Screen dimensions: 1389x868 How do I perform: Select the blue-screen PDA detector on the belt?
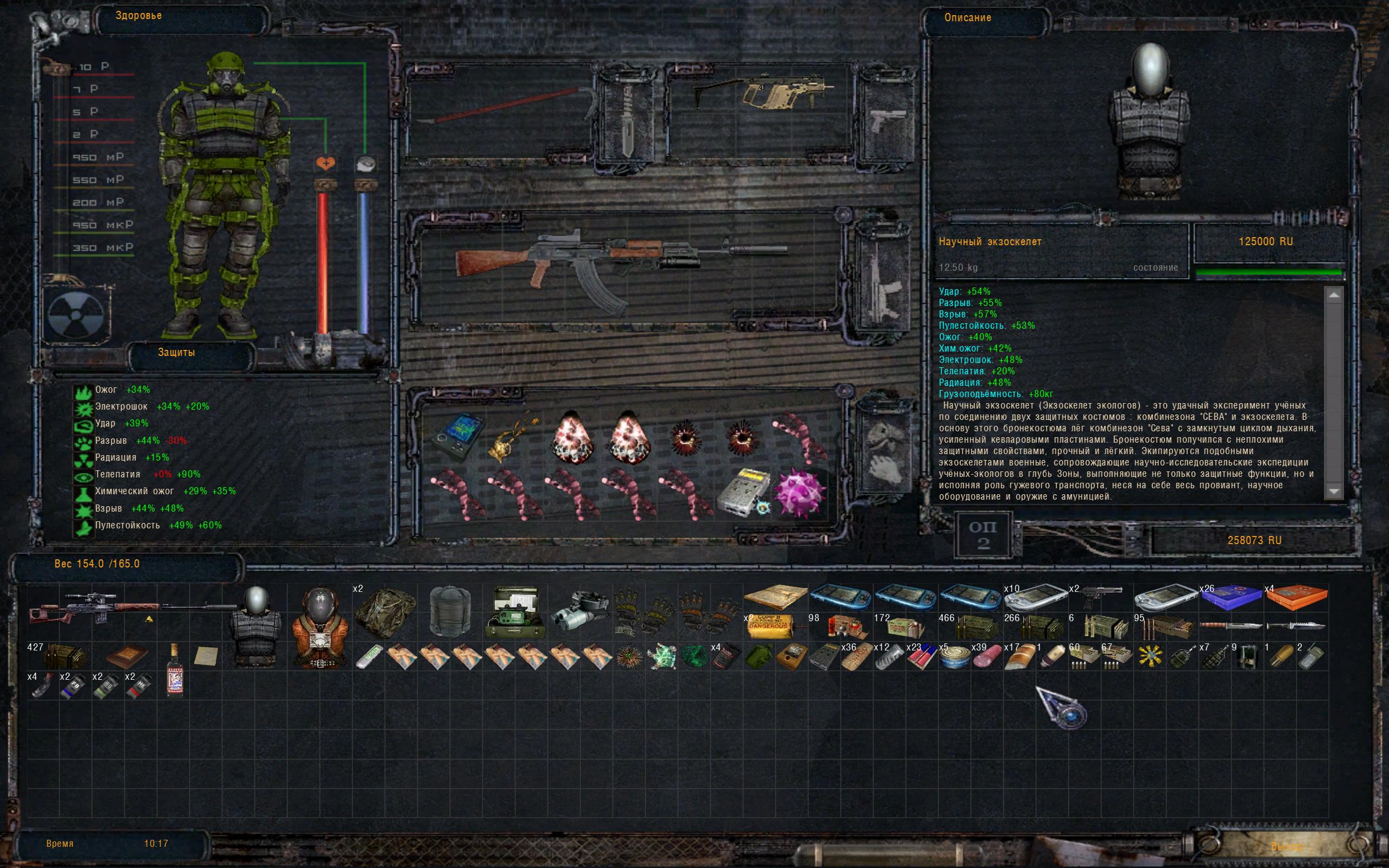(458, 435)
